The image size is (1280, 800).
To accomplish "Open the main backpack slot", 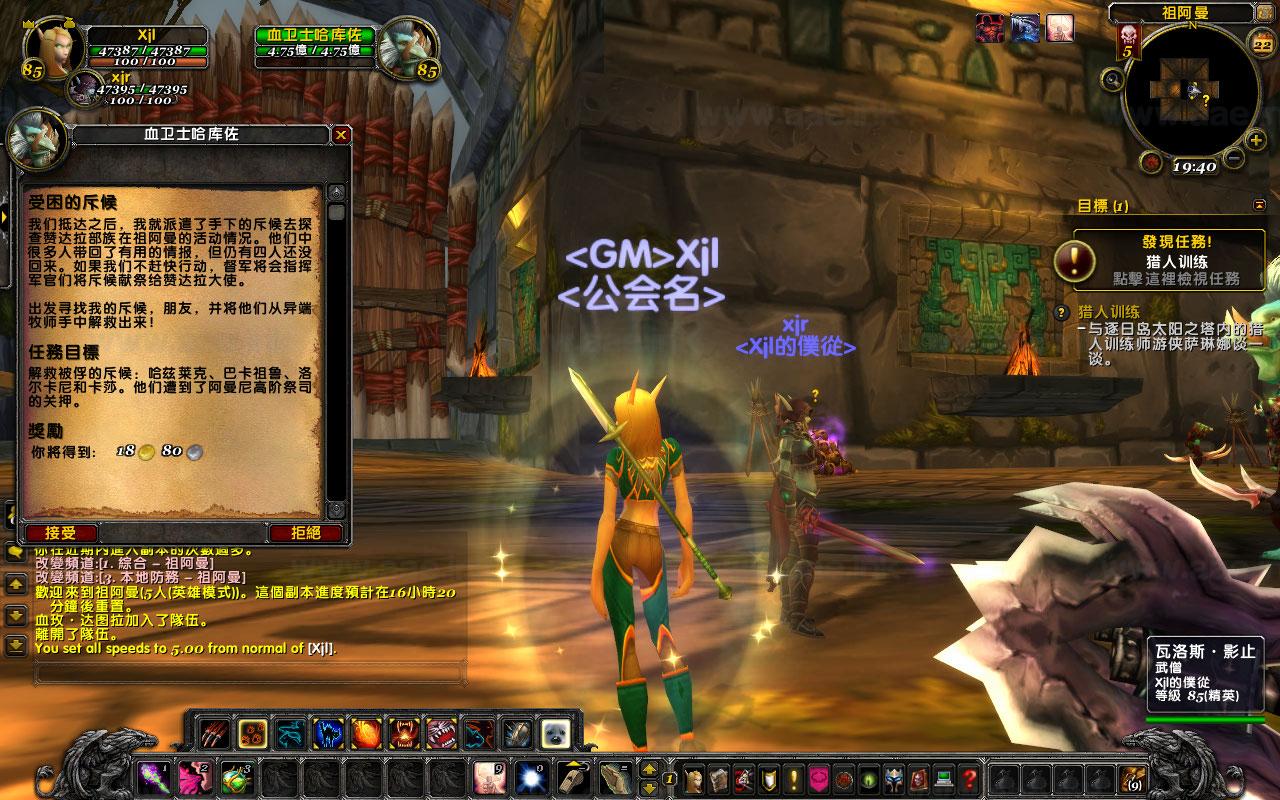I will click(x=1132, y=777).
